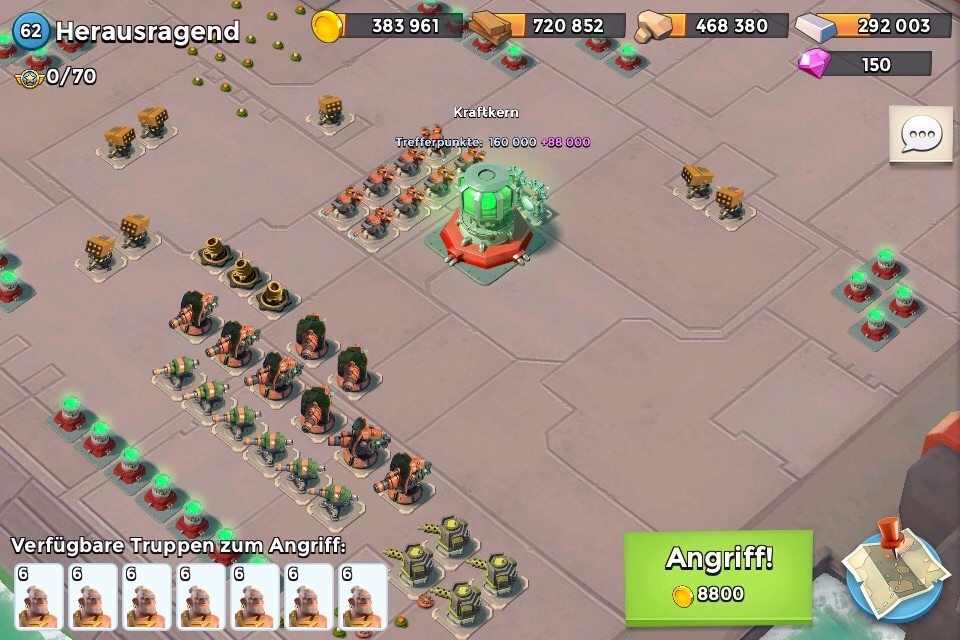Image resolution: width=960 pixels, height=640 pixels.
Task: Open the level 62 player badge
Action: pos(31,31)
